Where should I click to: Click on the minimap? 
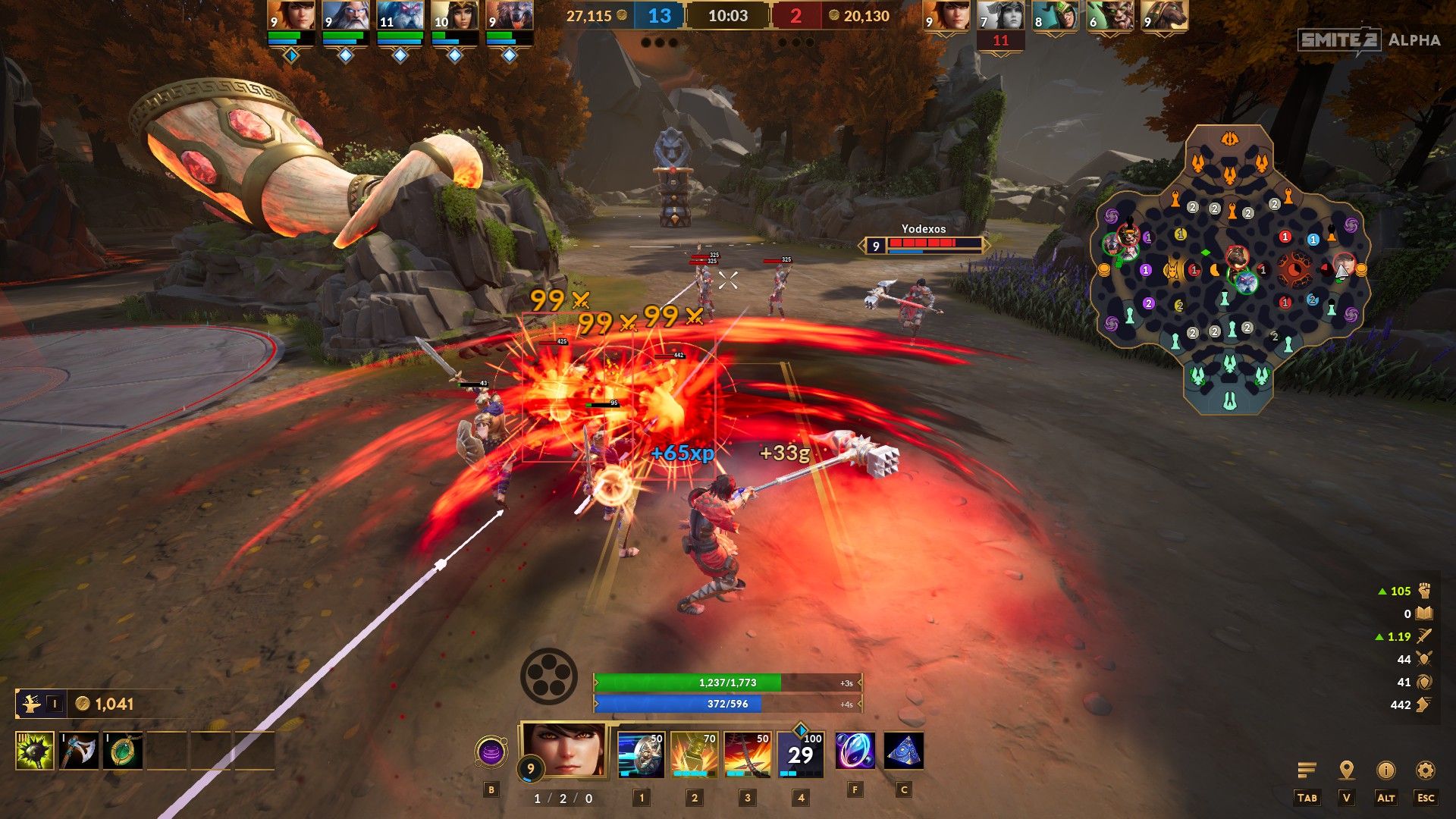click(1229, 270)
